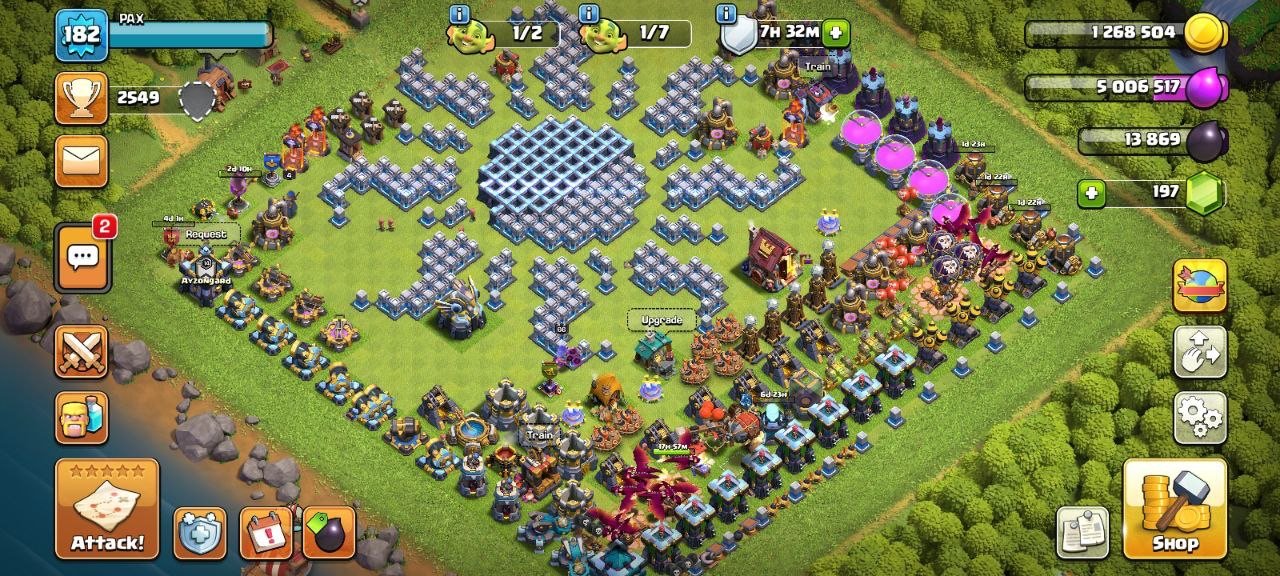Open the army overview barbarian icon
The image size is (1280, 576).
81,417
